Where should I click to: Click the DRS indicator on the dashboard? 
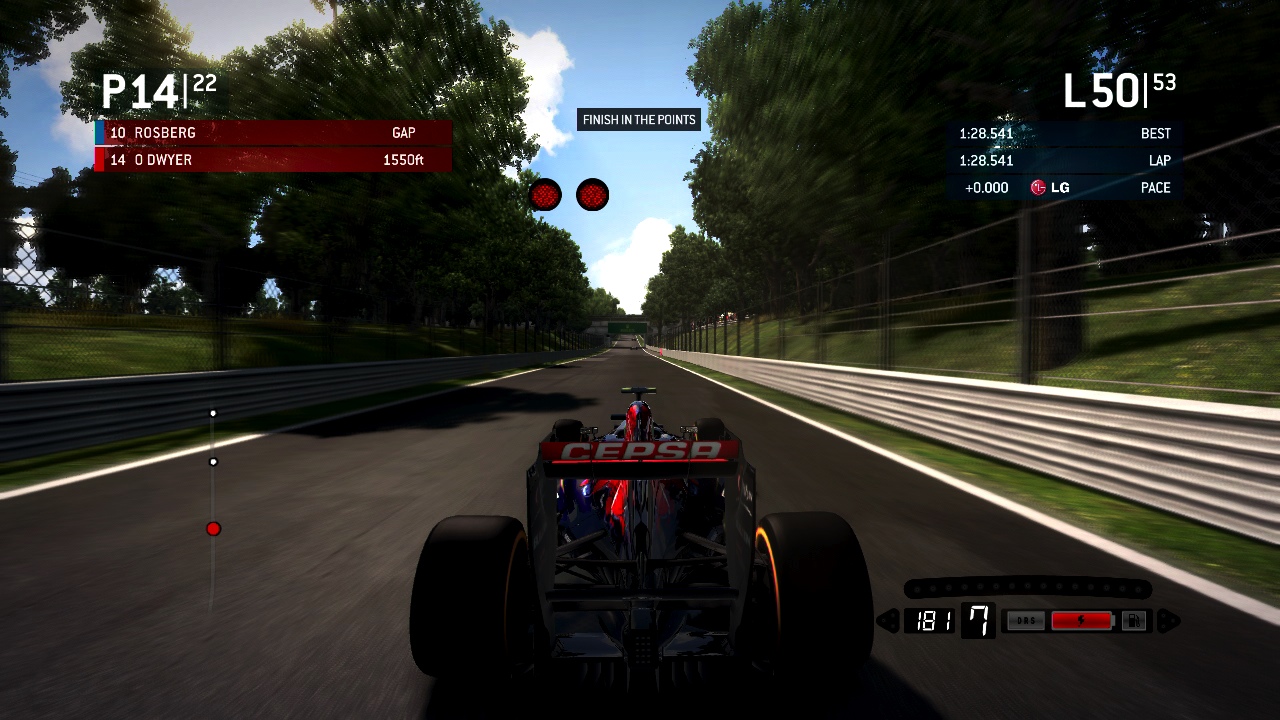pos(1025,620)
